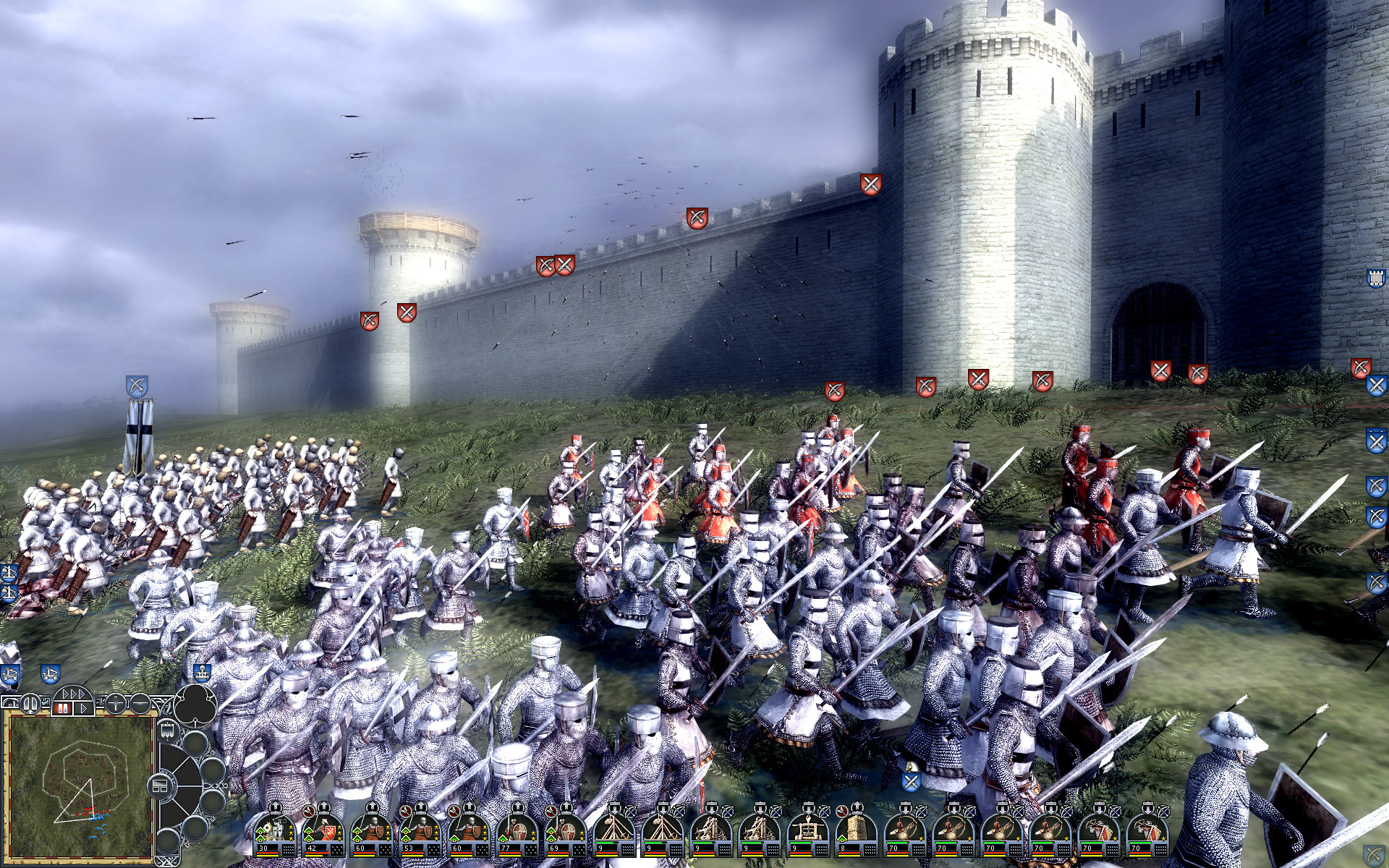Image resolution: width=1389 pixels, height=868 pixels.
Task: Click the single-arrow play speed icon
Action: pos(84,708)
